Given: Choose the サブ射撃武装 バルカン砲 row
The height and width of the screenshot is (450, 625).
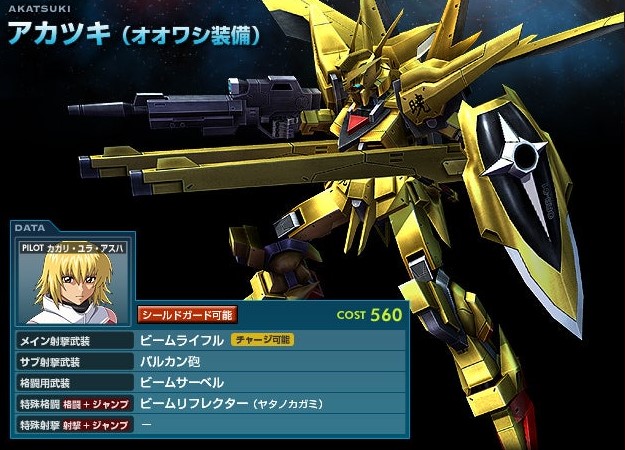Looking at the screenshot, I should click(x=210, y=361).
